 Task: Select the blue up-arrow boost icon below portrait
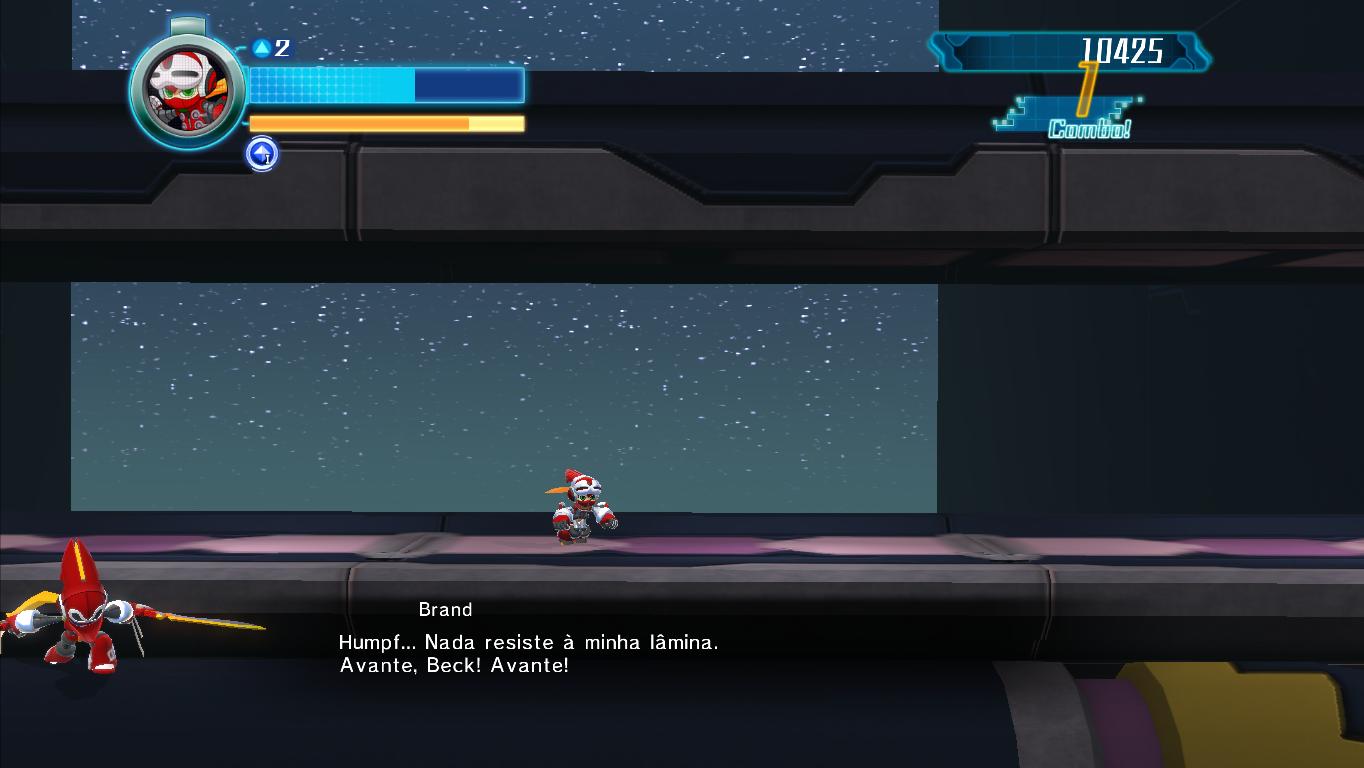[262, 154]
